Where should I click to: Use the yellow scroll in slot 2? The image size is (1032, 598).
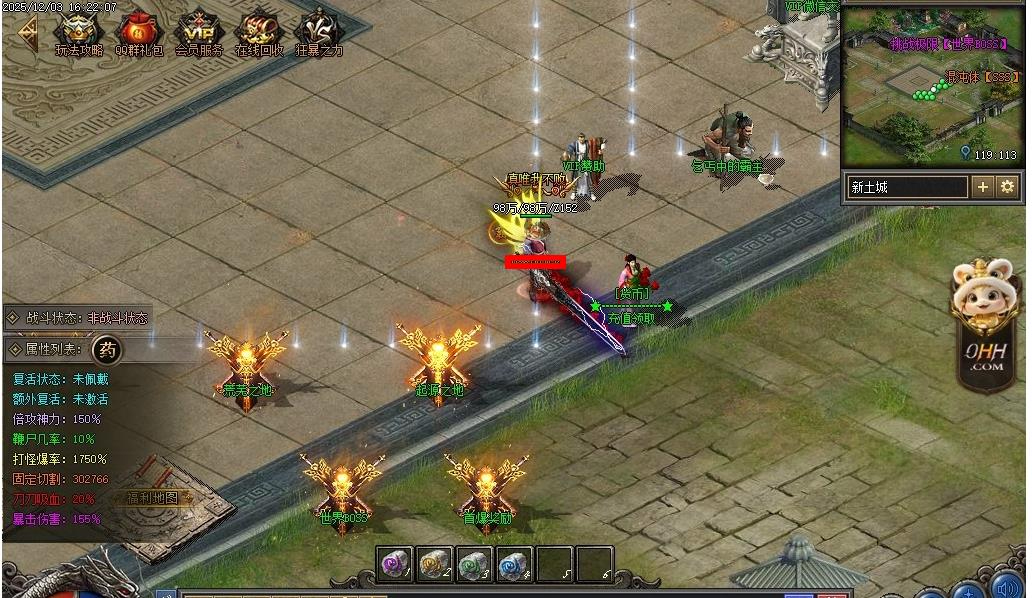coord(435,565)
